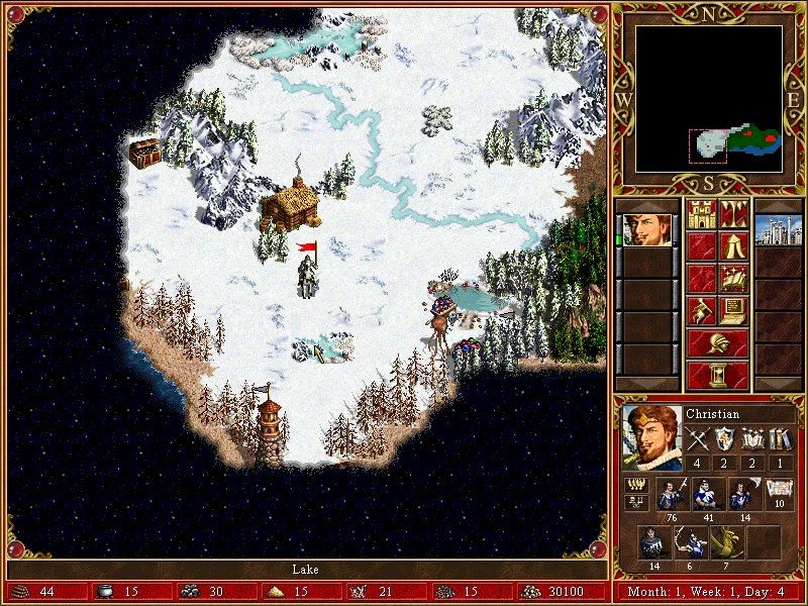This screenshot has height=606, width=808.
Task: Open adventure options hand-and-scroll button
Action: [x=701, y=311]
